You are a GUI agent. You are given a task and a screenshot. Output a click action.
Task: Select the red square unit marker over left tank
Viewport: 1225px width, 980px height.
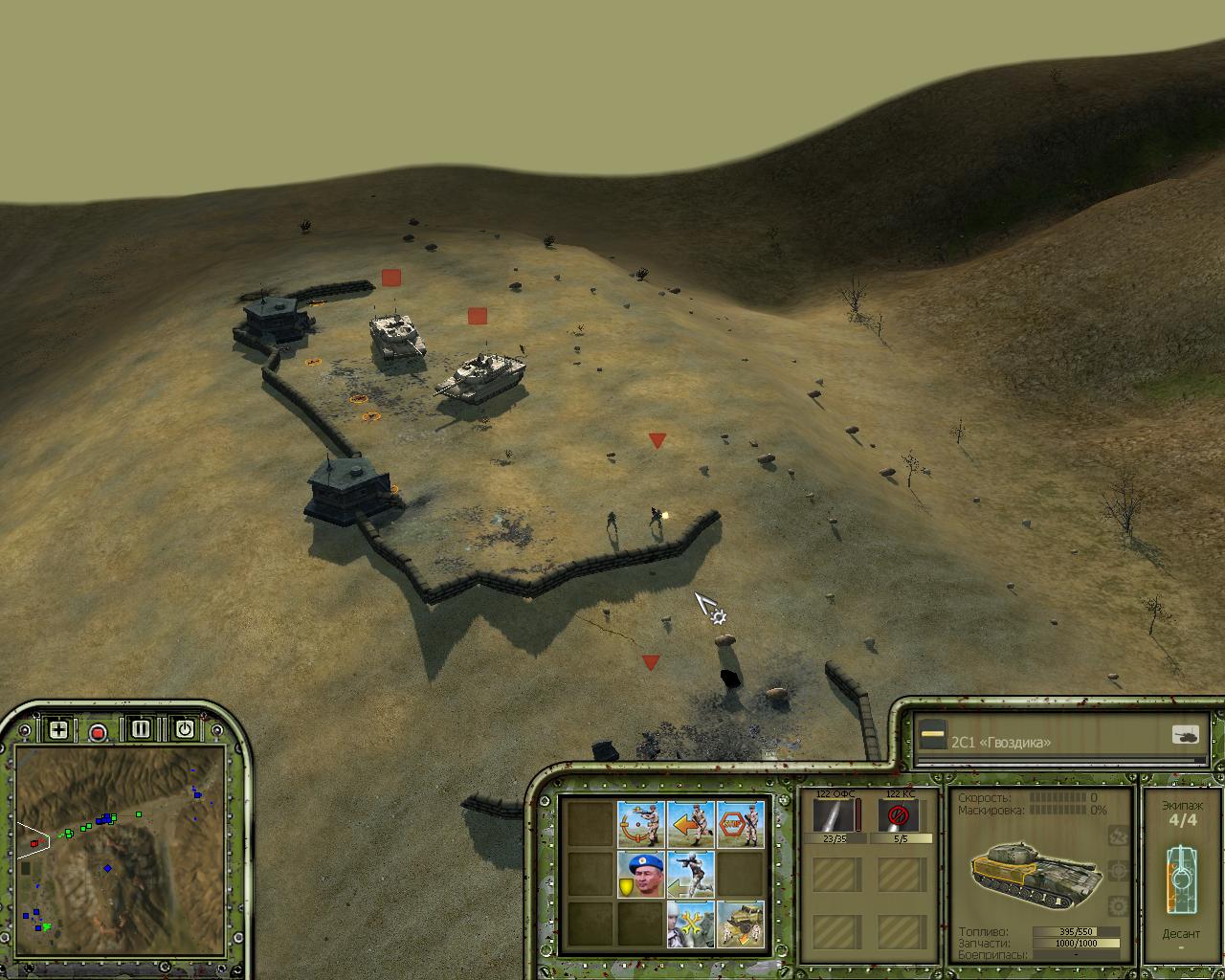point(390,278)
